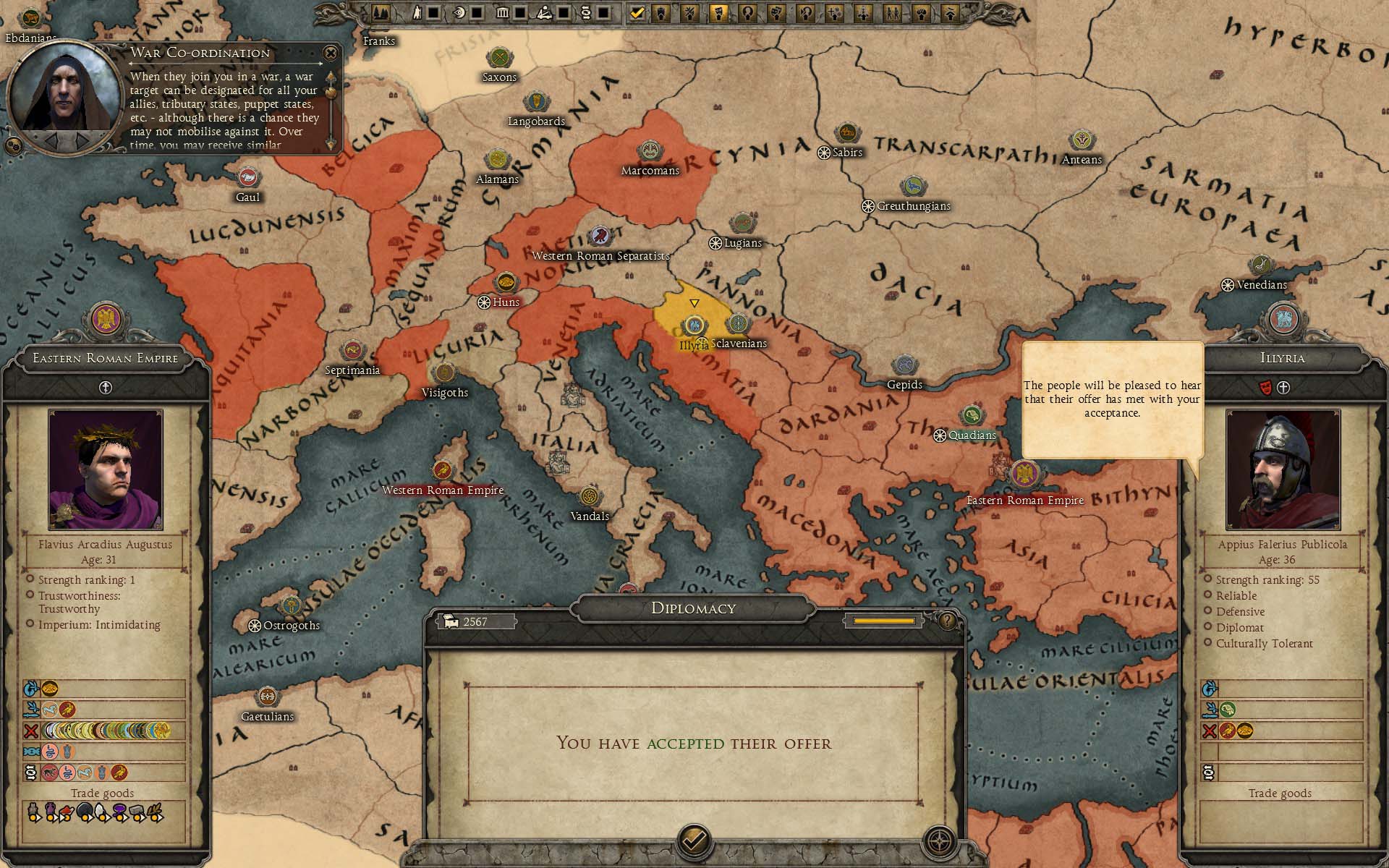
Task: Click the Illyria faction emblem above its panel
Action: click(1283, 320)
